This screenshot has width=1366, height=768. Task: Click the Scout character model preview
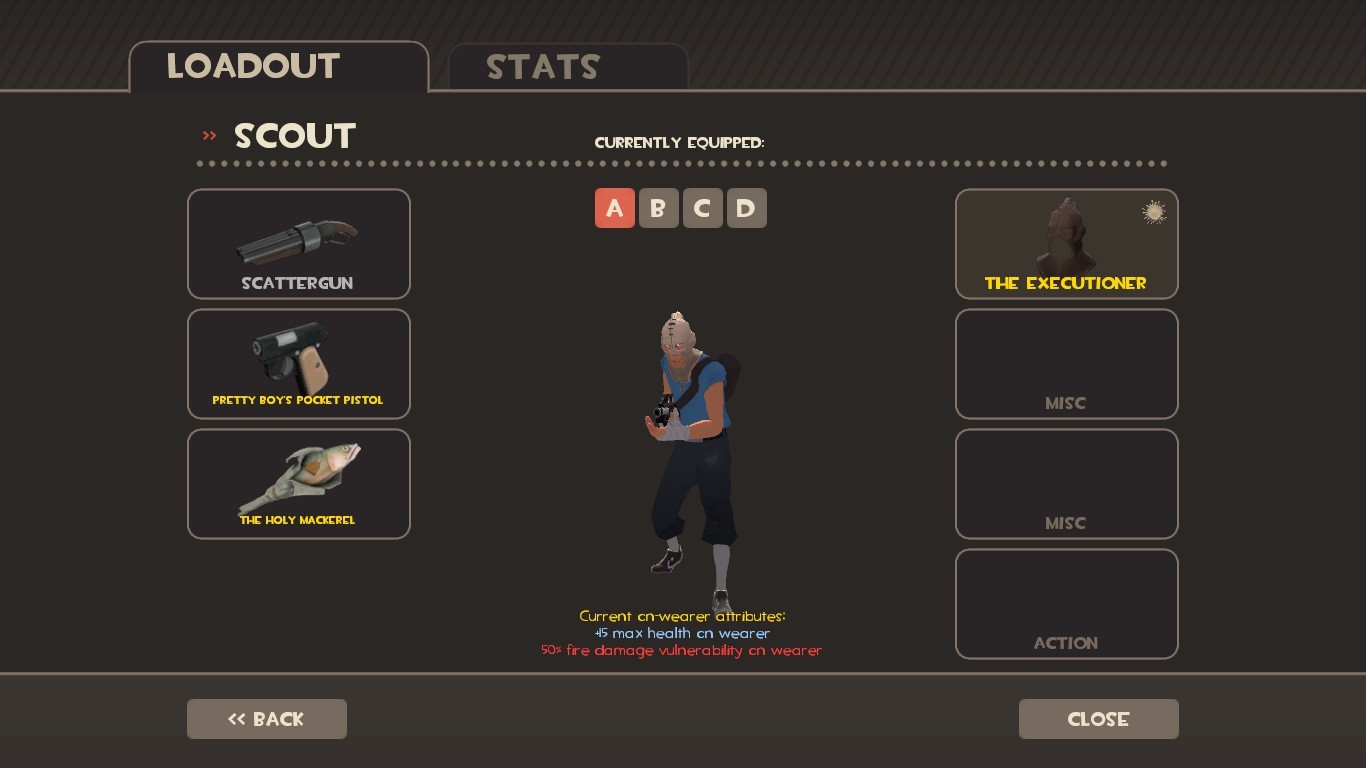tap(690, 440)
